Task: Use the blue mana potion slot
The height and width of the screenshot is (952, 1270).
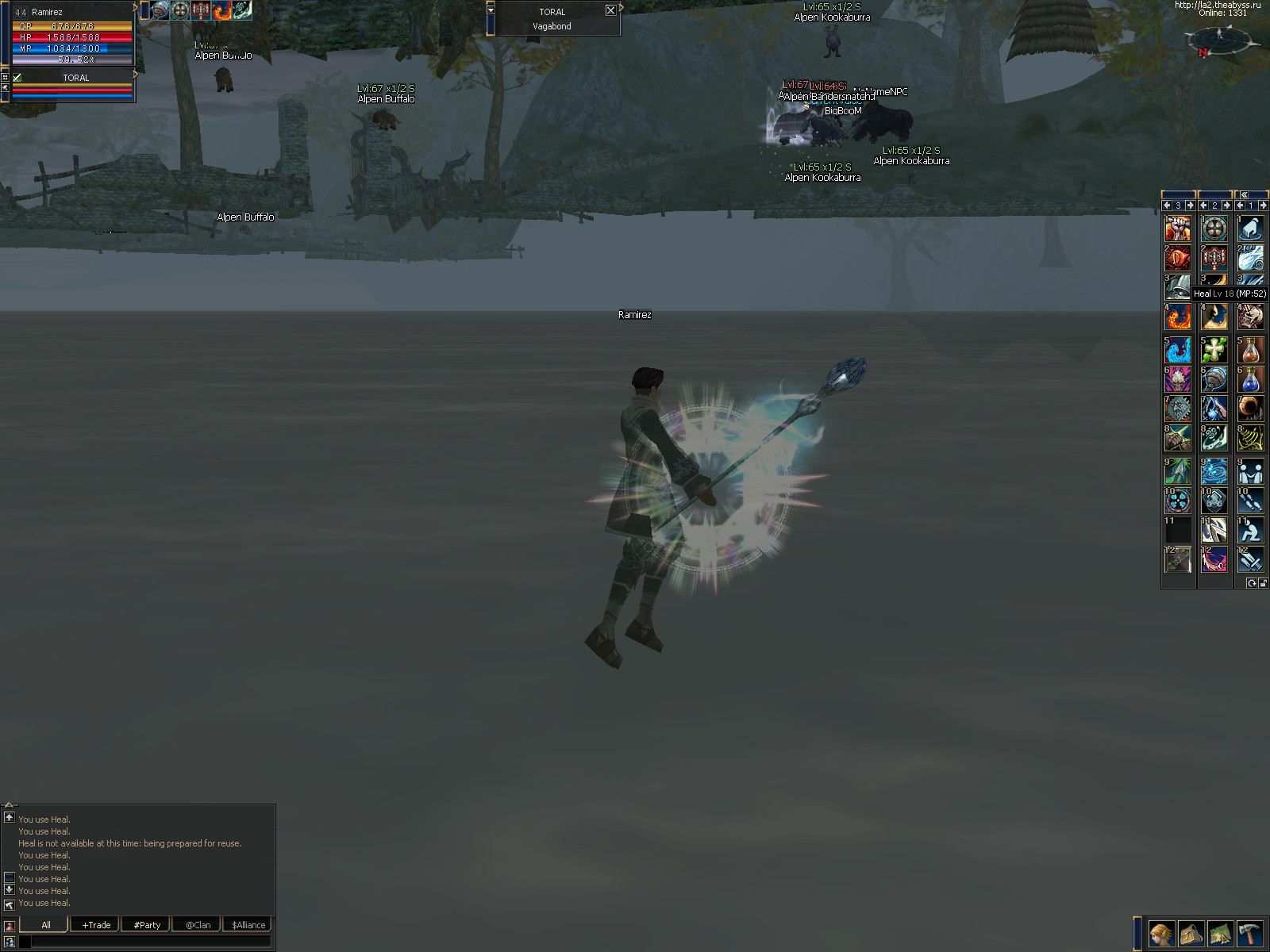Action: click(x=1250, y=379)
